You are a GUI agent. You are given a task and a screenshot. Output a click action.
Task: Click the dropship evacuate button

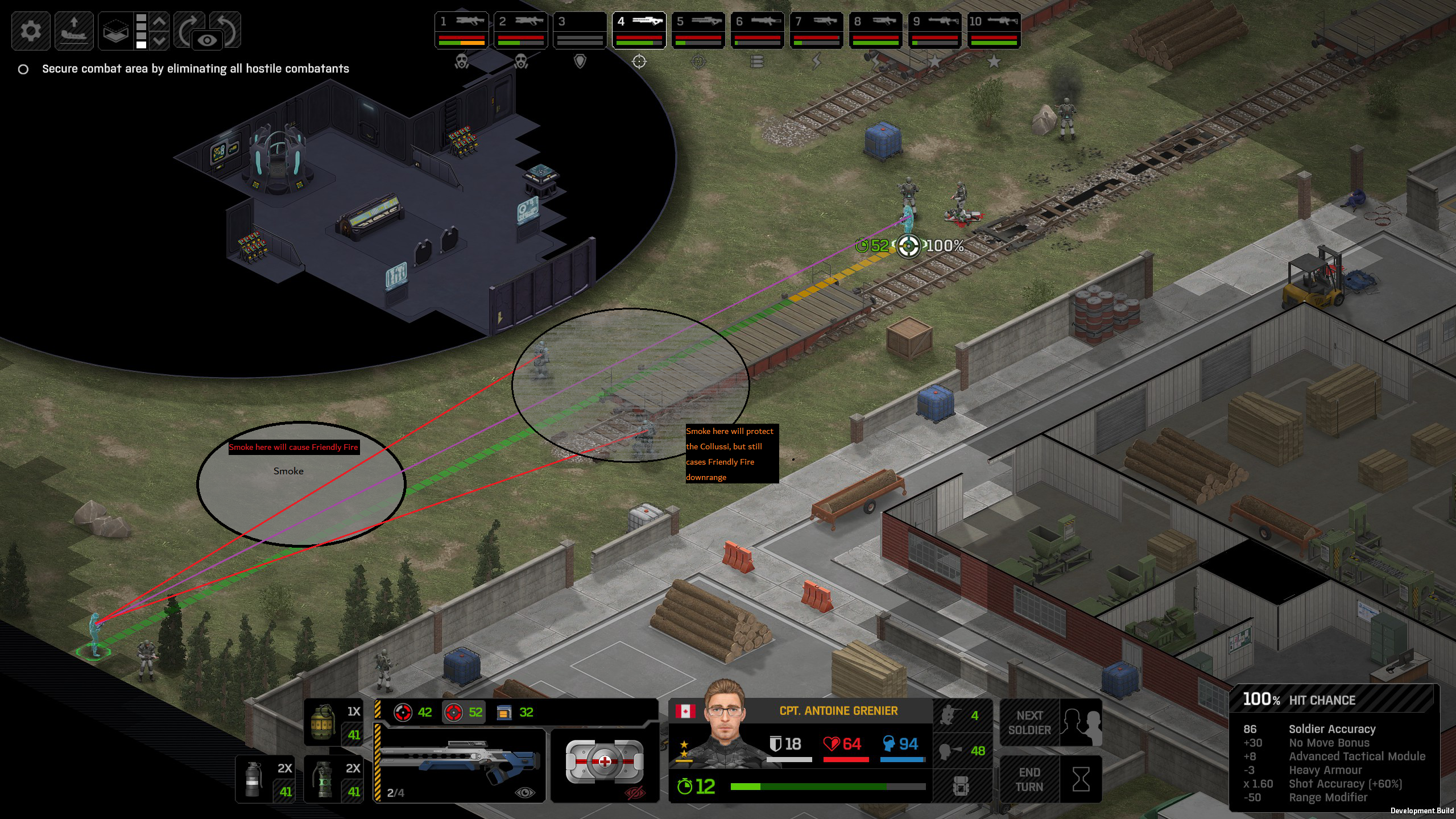click(74, 30)
